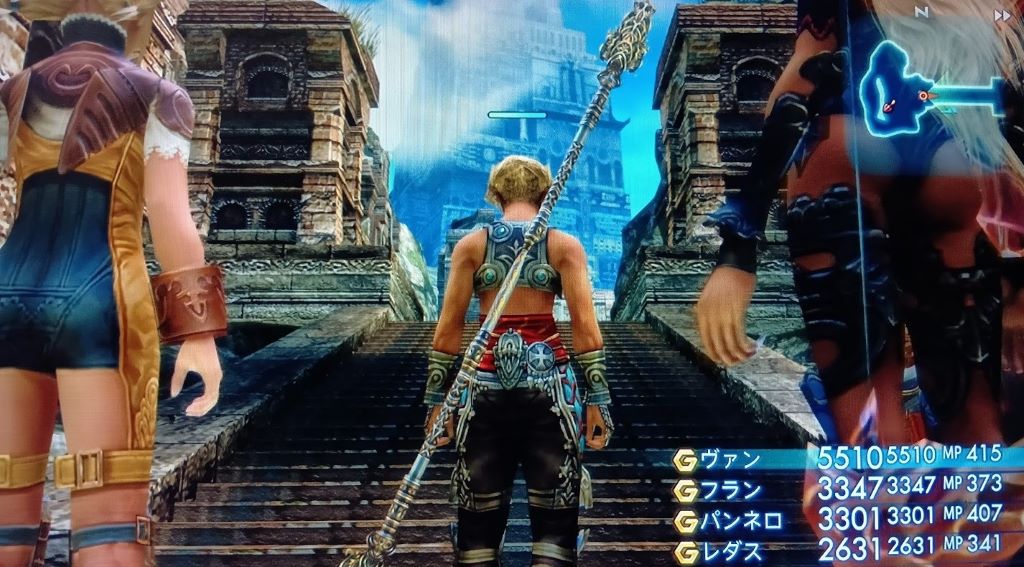The width and height of the screenshot is (1024, 567).
Task: Click the N compass marker
Action: click(921, 13)
